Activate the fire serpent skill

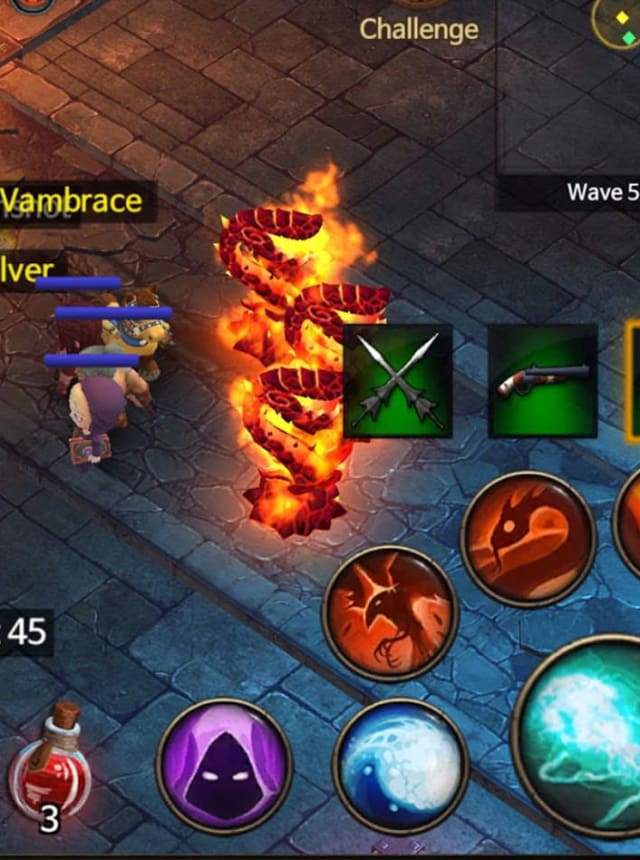(528, 539)
